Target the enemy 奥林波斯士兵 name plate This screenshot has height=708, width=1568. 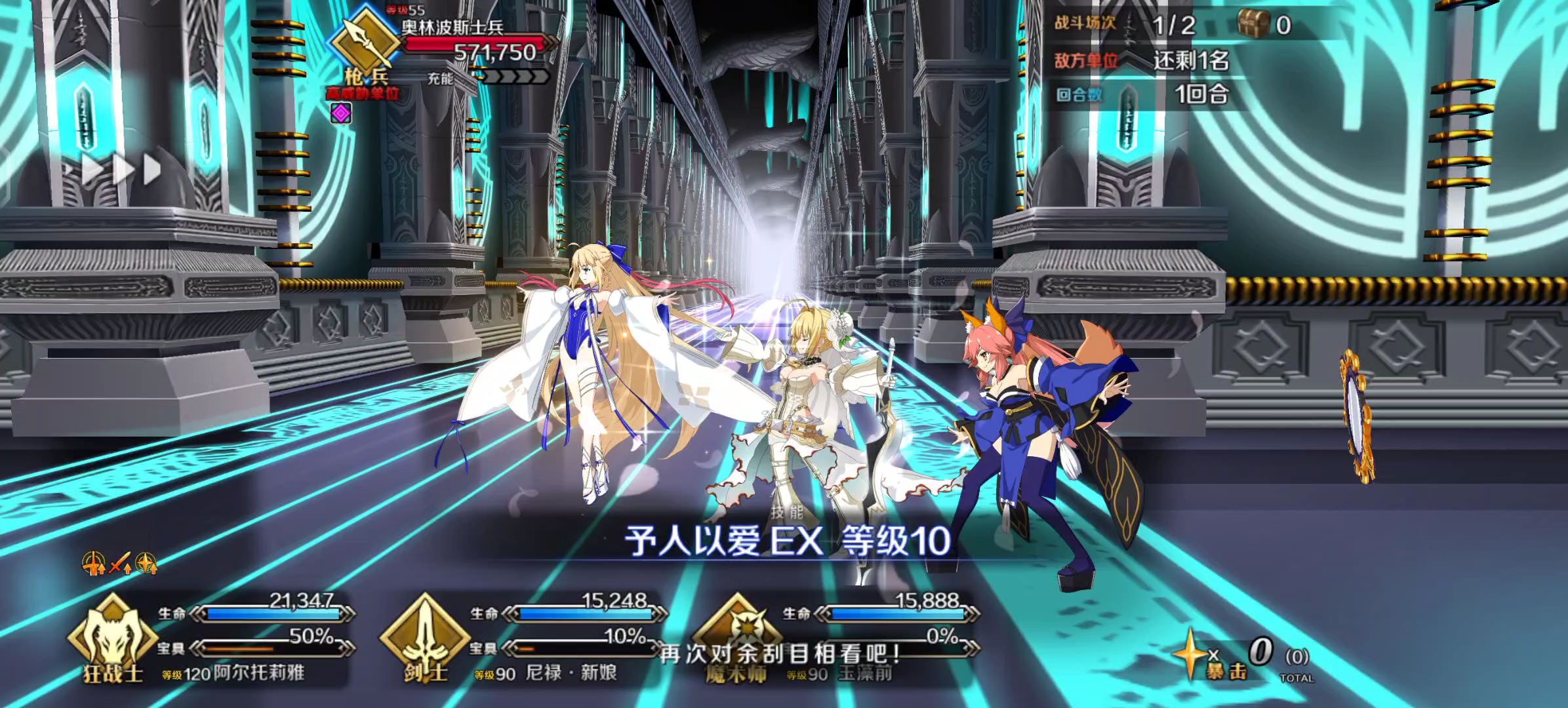[x=452, y=28]
